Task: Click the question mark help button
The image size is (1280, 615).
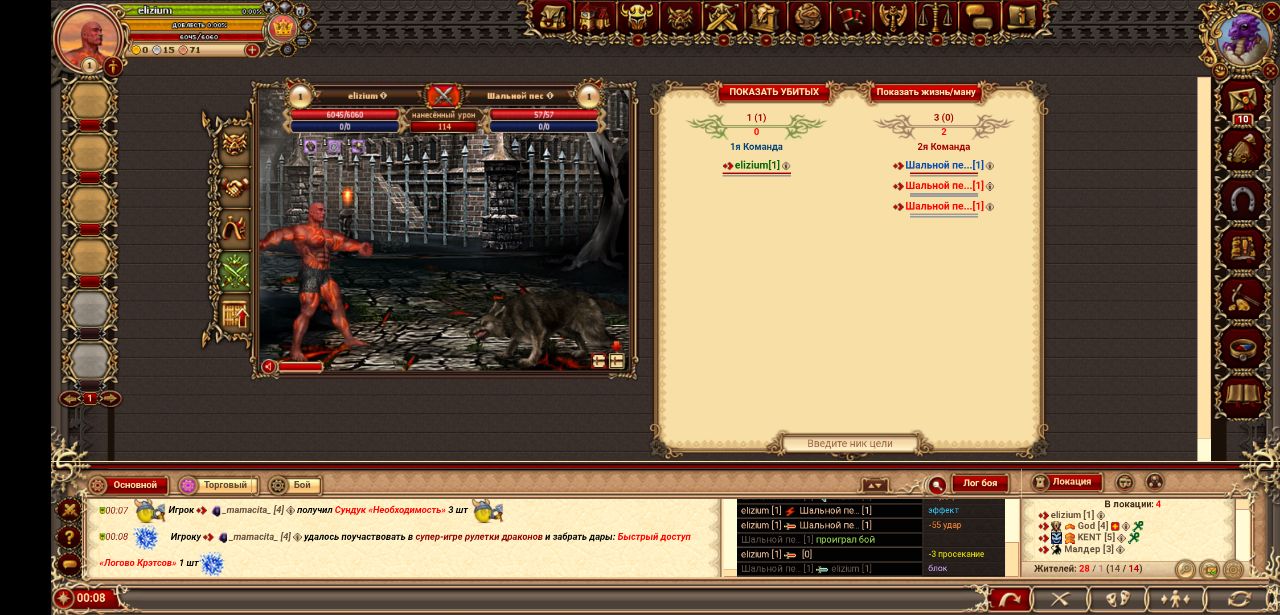Action: click(69, 537)
